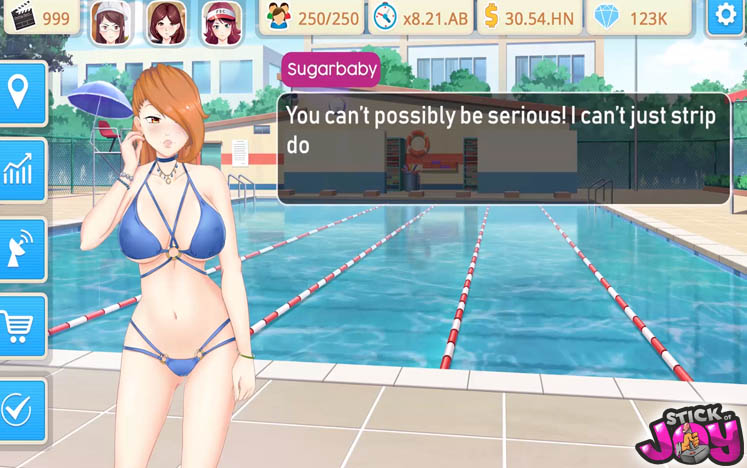The width and height of the screenshot is (747, 468).
Task: Click the clapperboard 999 counter
Action: (x=40, y=18)
